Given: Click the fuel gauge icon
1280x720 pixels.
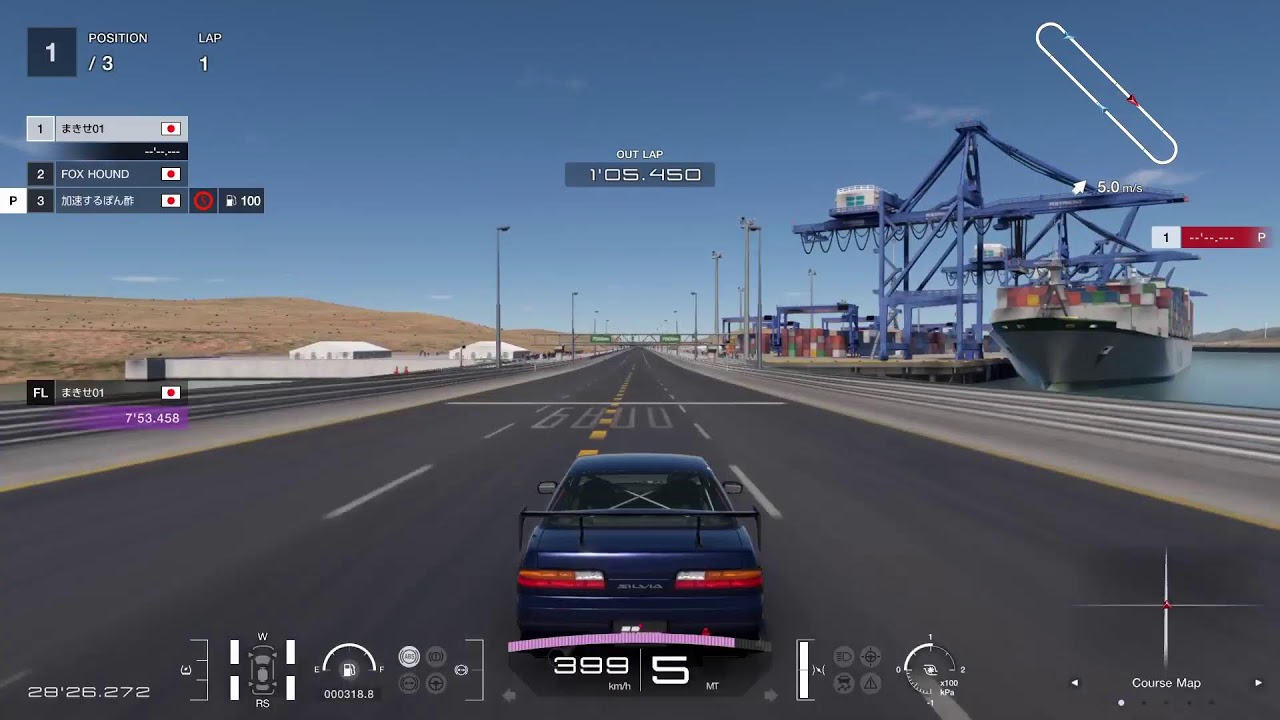Looking at the screenshot, I should pos(349,669).
